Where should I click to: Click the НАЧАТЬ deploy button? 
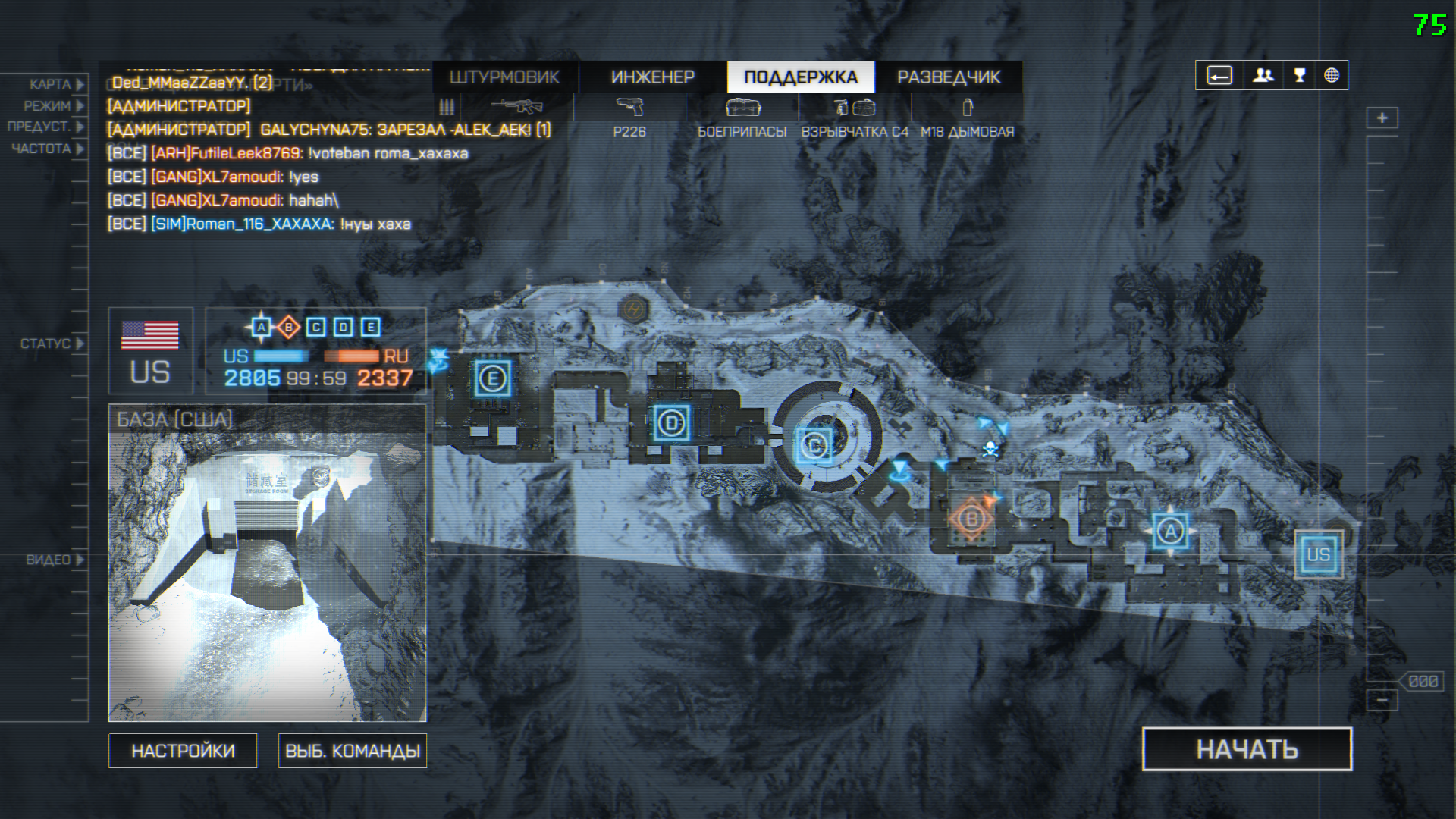point(1247,749)
